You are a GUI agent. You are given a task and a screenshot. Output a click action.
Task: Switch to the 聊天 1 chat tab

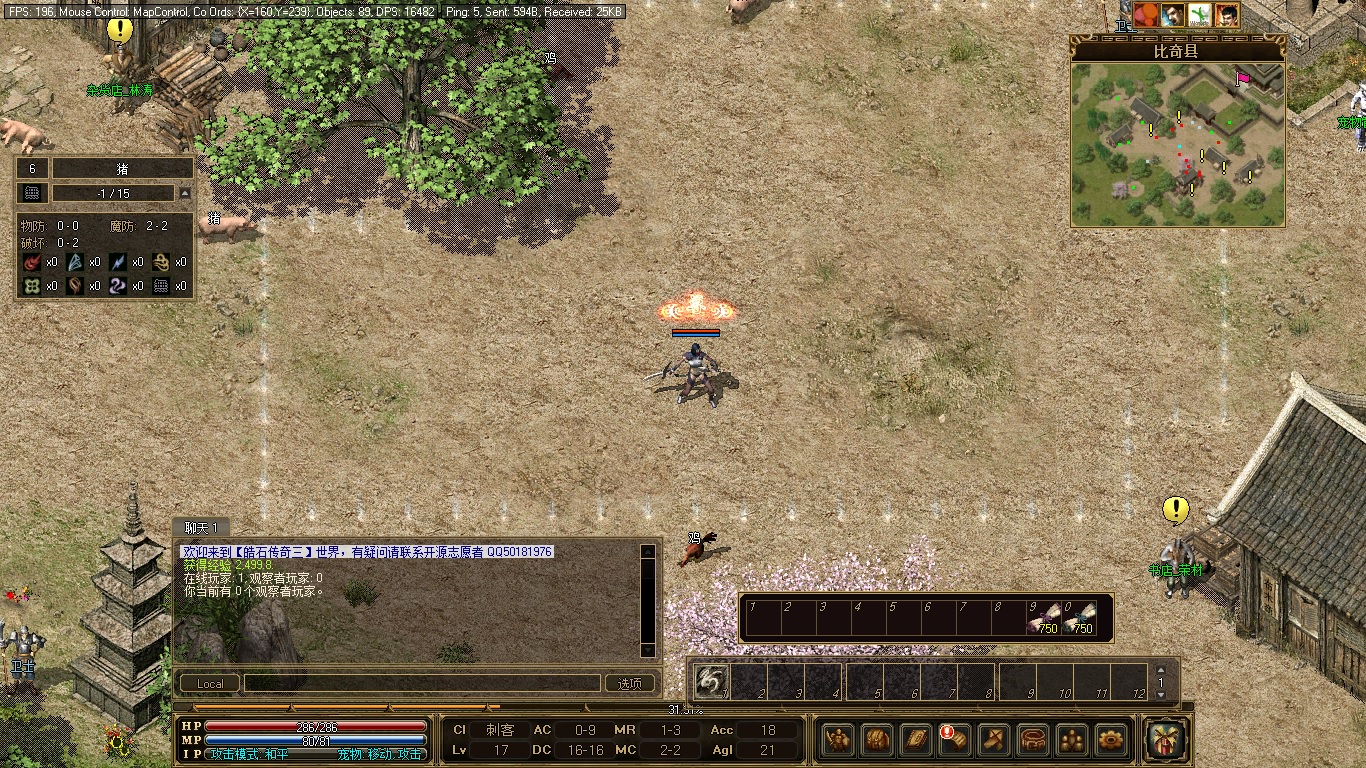[200, 527]
